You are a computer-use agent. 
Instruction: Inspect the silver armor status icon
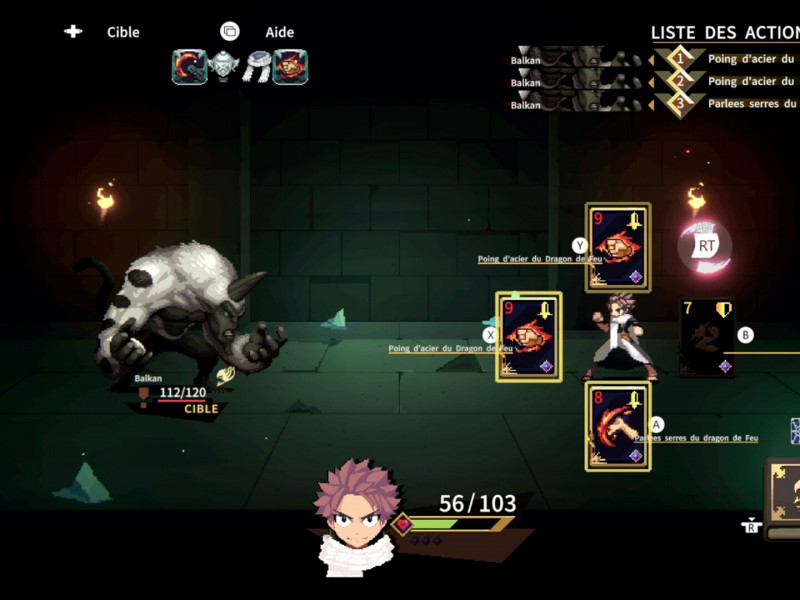click(223, 67)
